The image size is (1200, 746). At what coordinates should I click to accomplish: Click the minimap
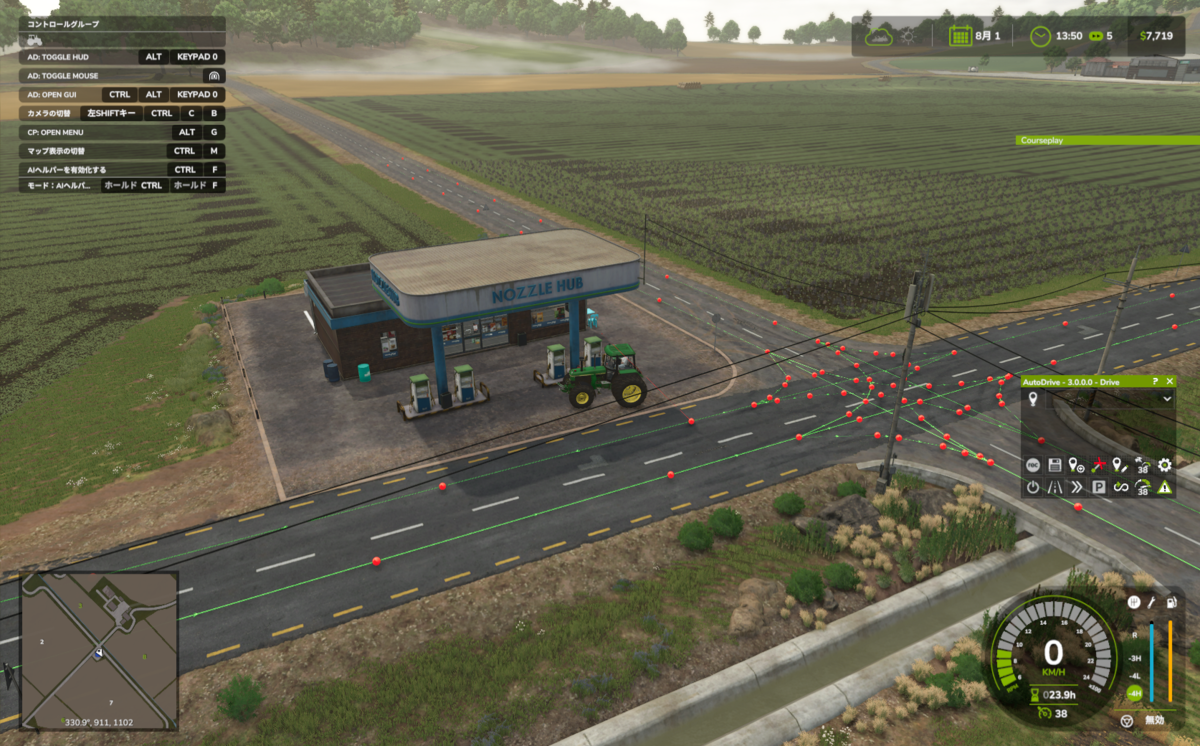click(99, 650)
